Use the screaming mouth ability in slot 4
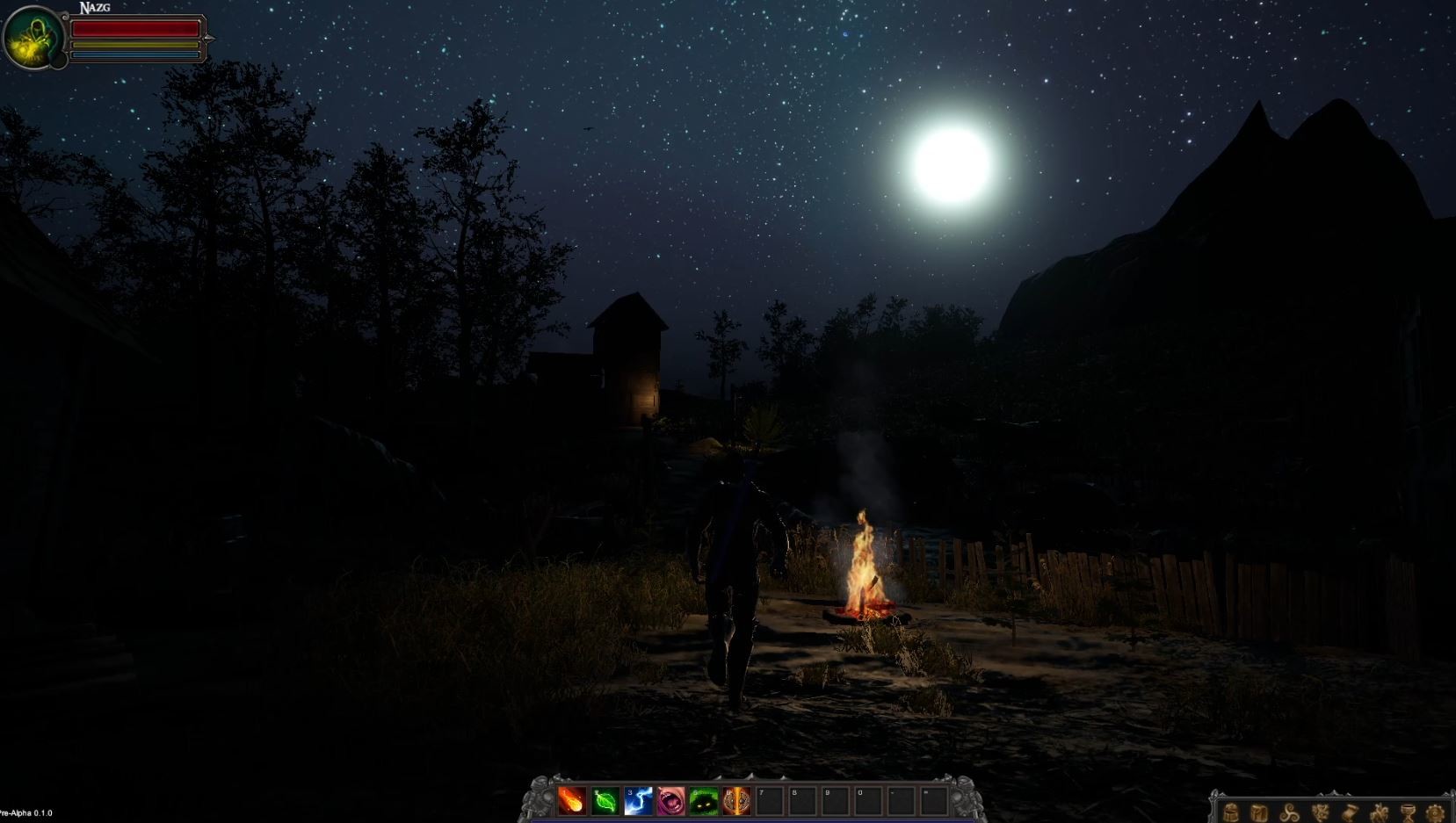The width and height of the screenshot is (1456, 823). (670, 800)
